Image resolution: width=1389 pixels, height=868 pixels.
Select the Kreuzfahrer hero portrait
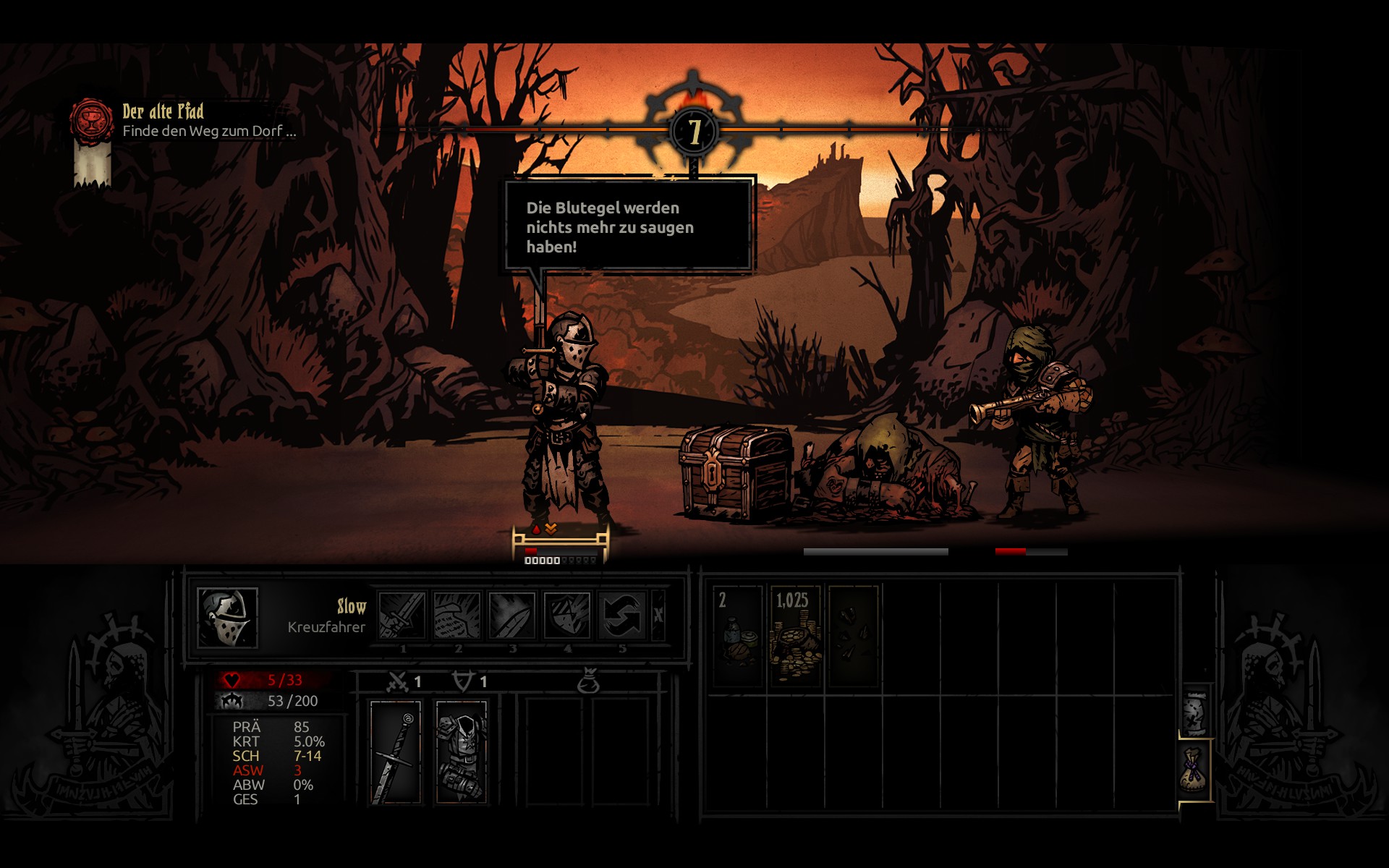click(x=228, y=618)
